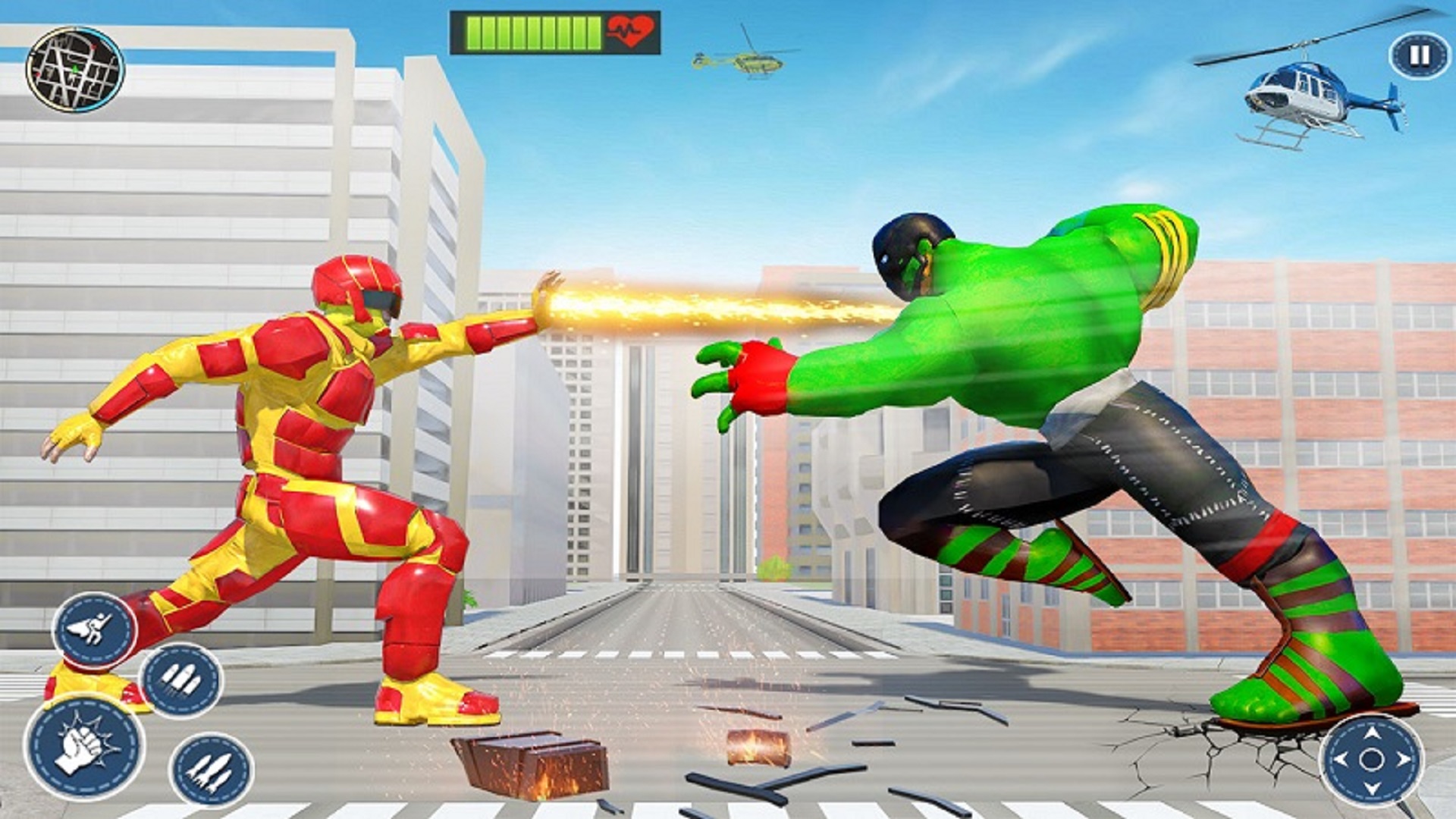This screenshot has height=819, width=1456.
Task: Tap the heartbeat monitor display
Action: coord(629,32)
